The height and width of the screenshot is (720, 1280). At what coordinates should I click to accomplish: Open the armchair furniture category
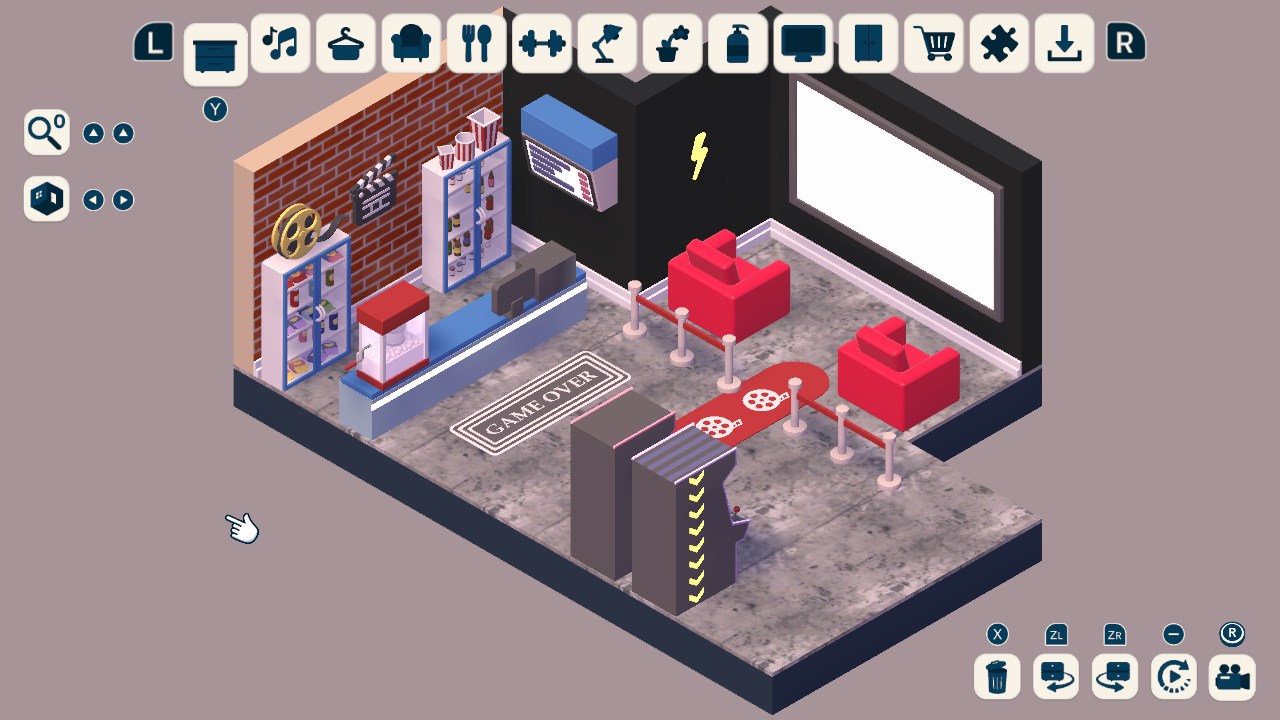[409, 44]
